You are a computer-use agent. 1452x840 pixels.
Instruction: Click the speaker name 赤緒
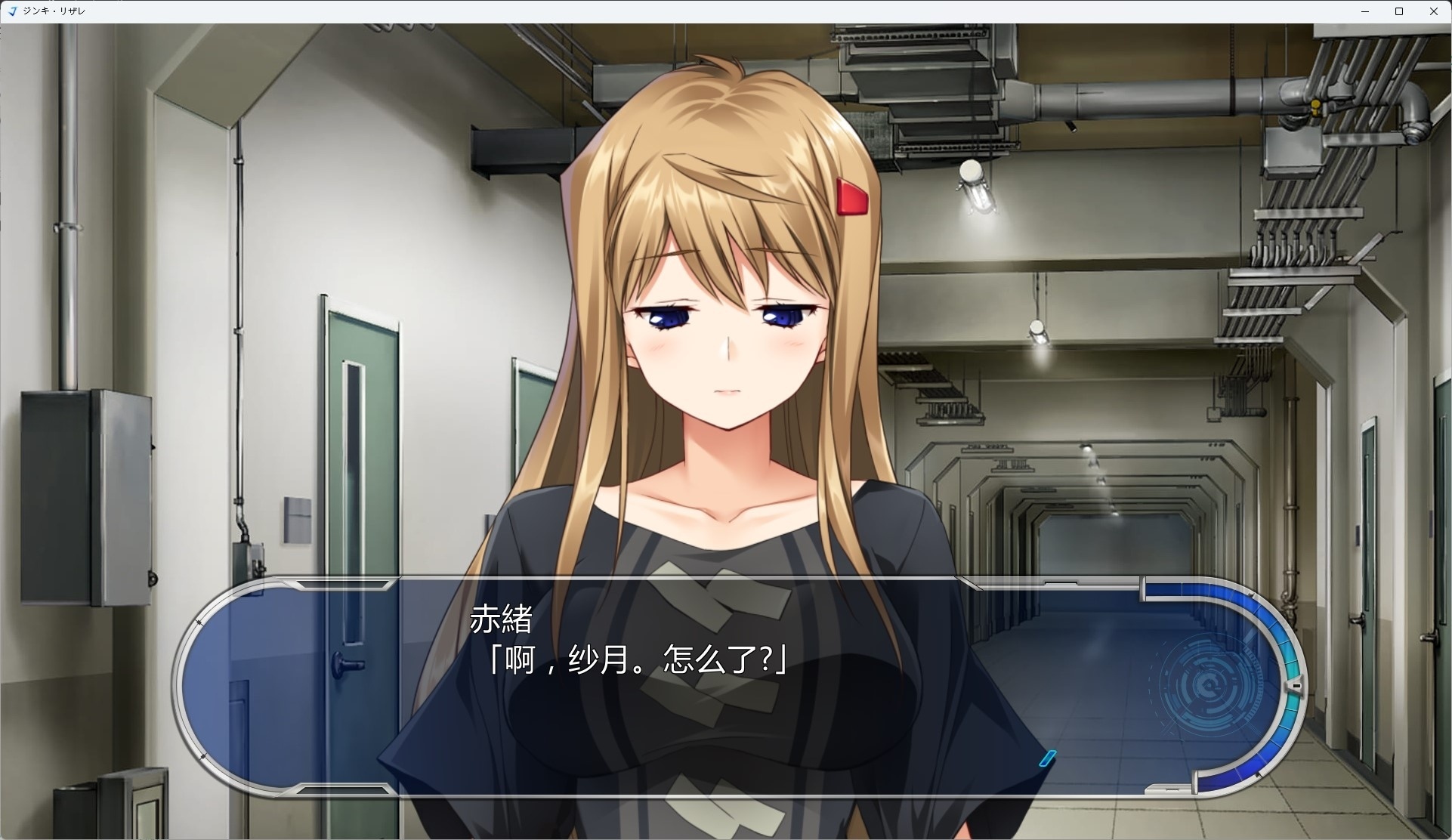click(501, 619)
